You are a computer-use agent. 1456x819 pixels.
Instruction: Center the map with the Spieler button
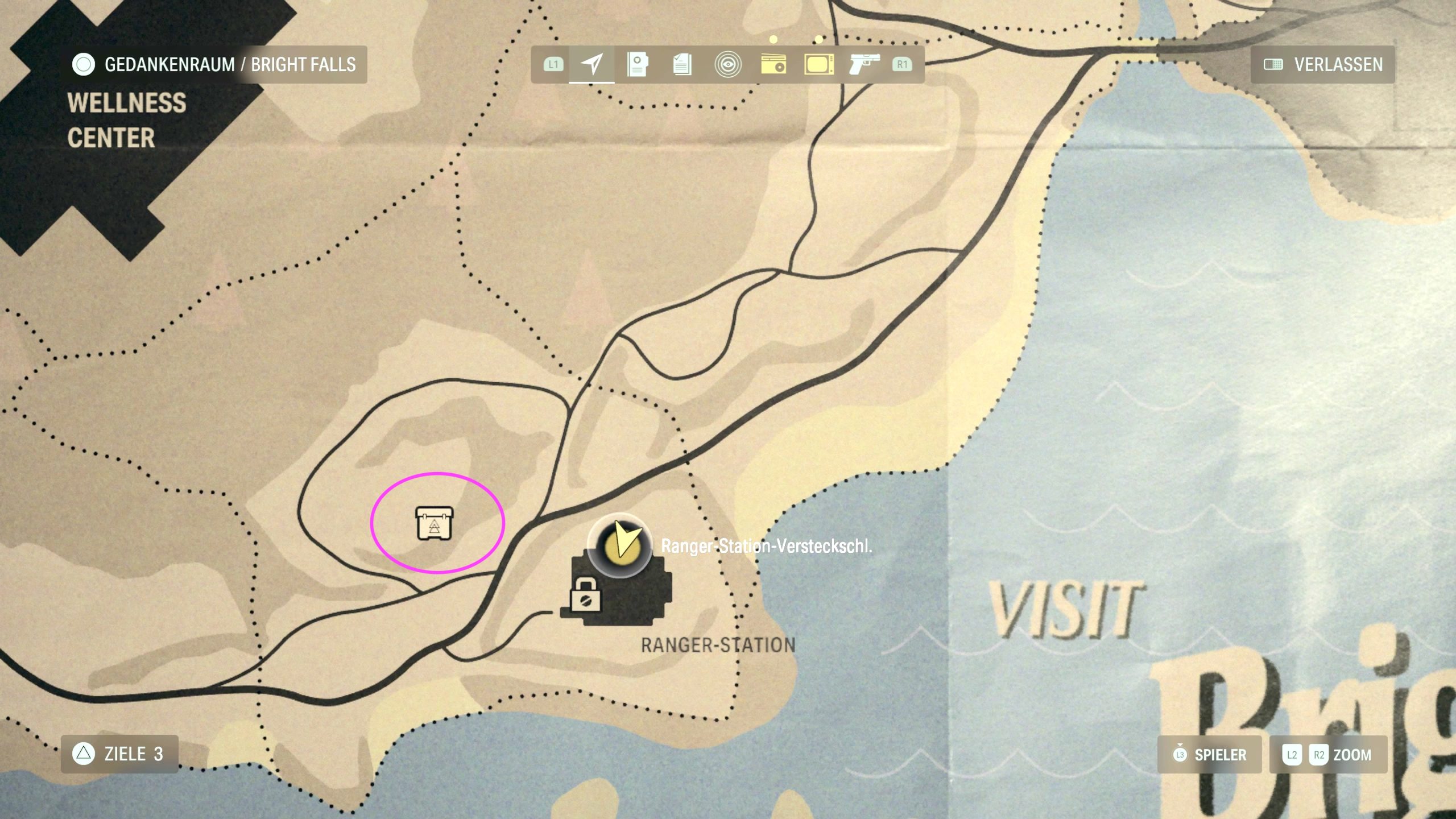click(x=1210, y=755)
